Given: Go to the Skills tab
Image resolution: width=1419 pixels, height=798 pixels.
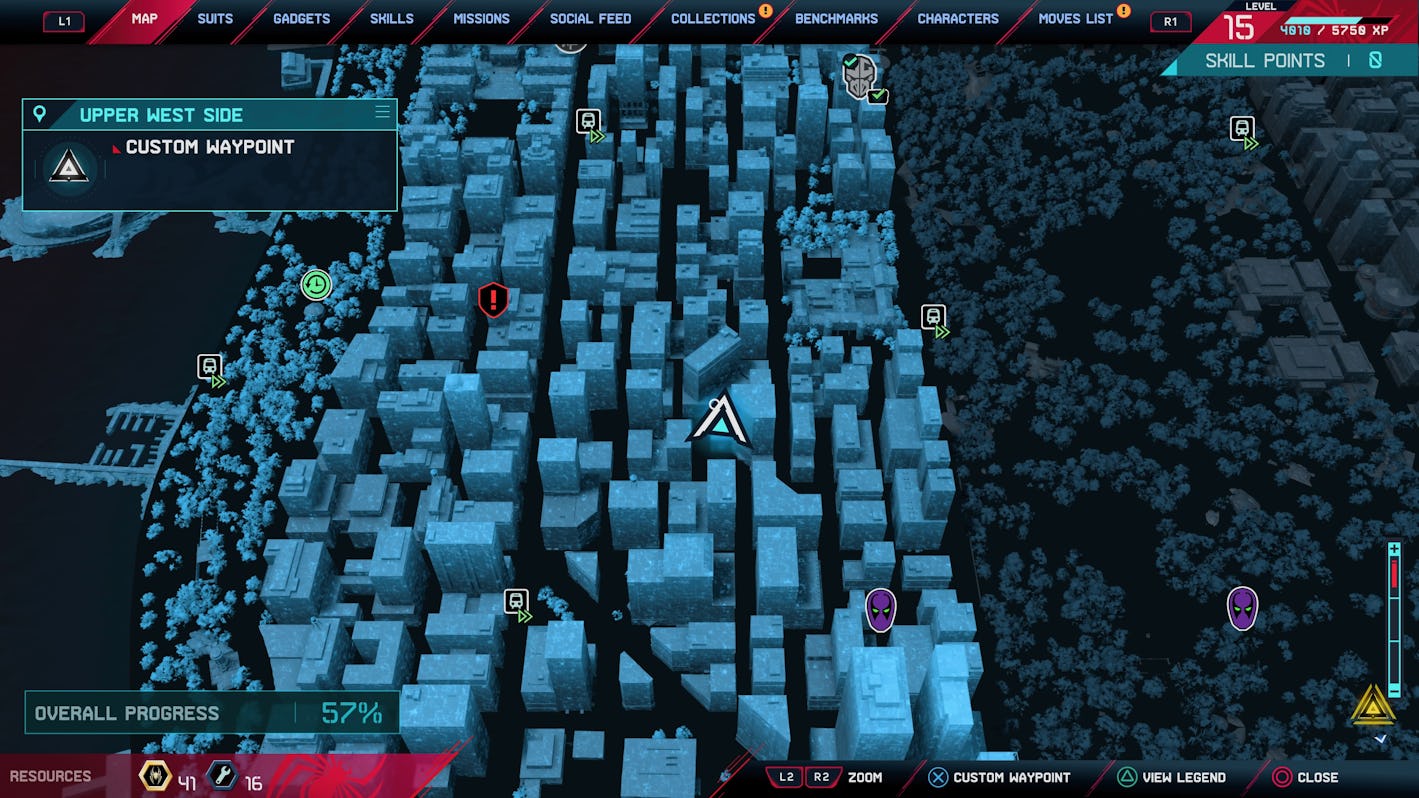Looking at the screenshot, I should tap(391, 19).
